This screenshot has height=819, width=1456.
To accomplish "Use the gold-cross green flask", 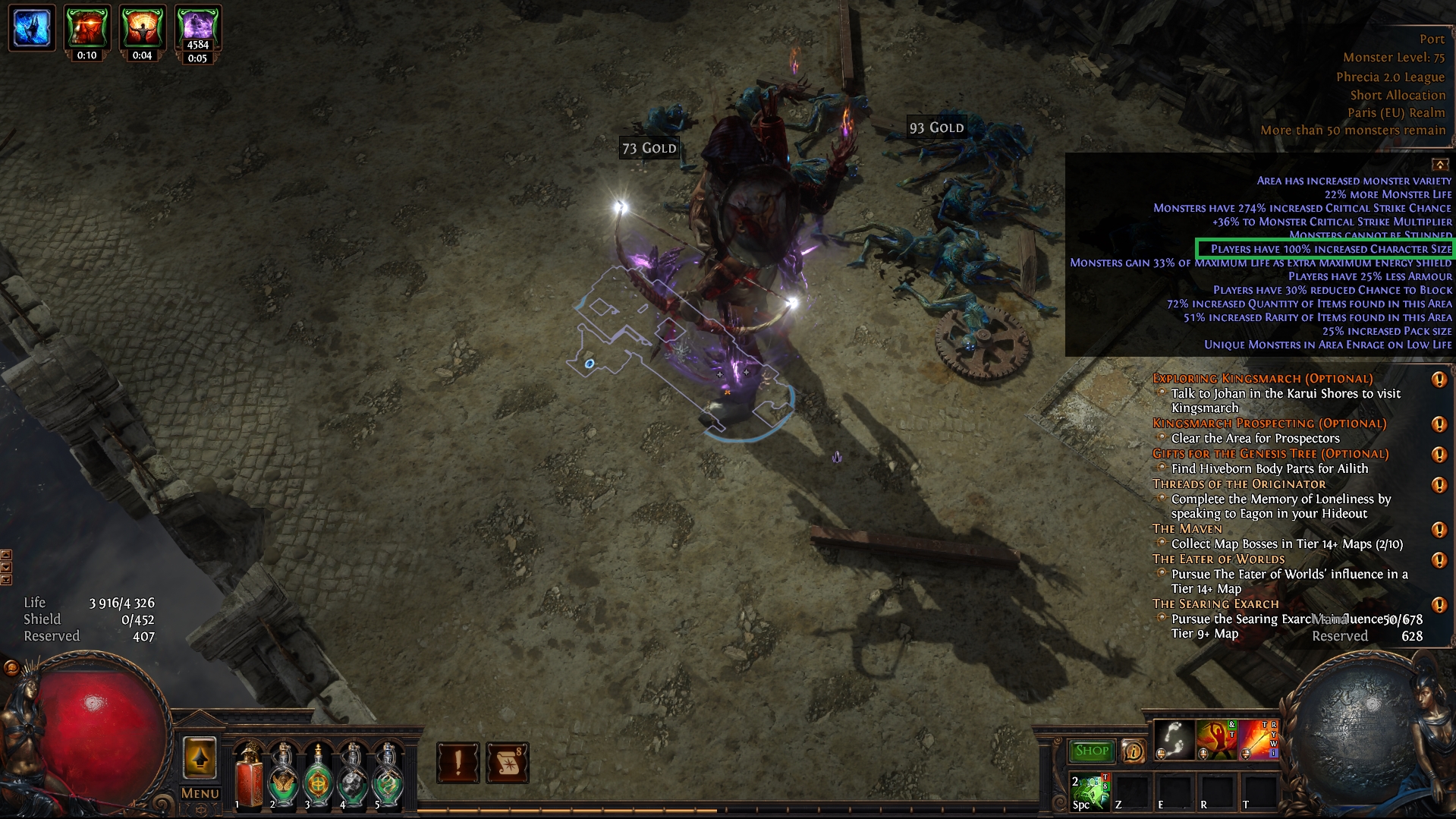I will coord(318,776).
